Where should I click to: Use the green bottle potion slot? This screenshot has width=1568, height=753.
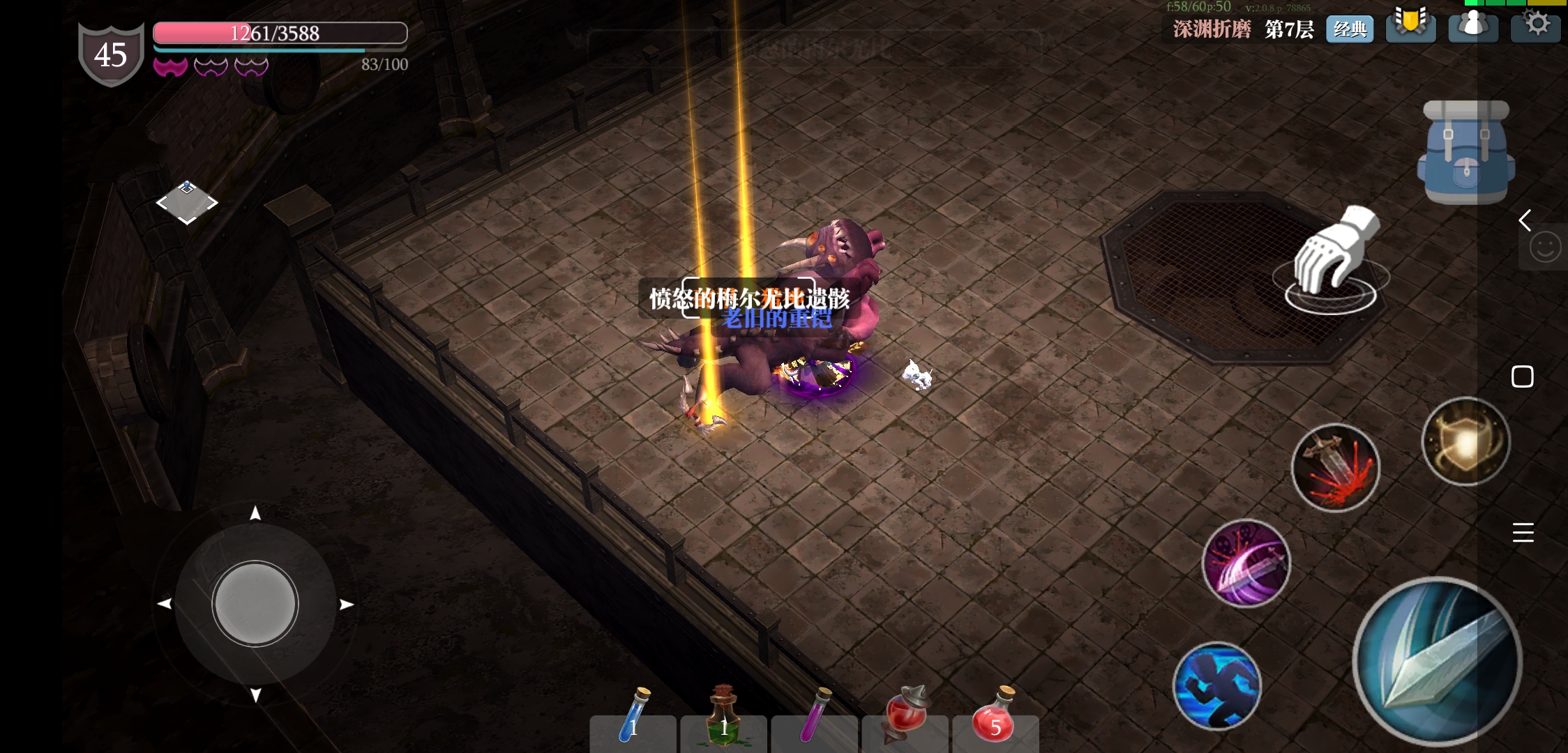click(724, 718)
